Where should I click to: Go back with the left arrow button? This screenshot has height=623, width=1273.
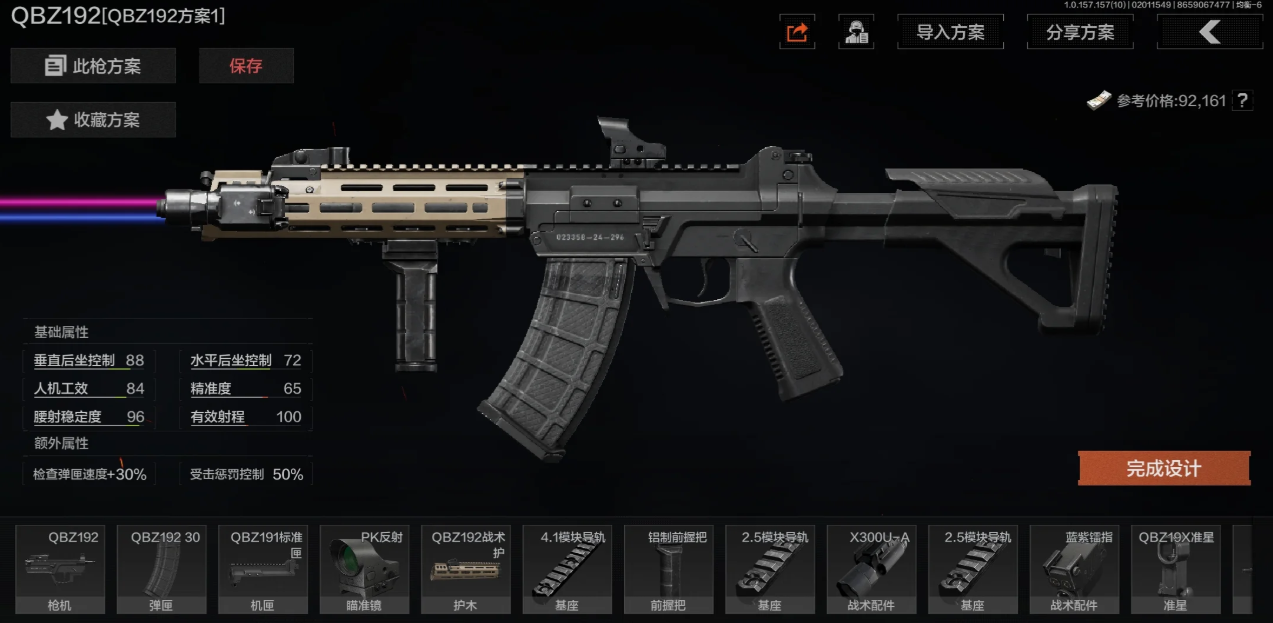(1209, 32)
